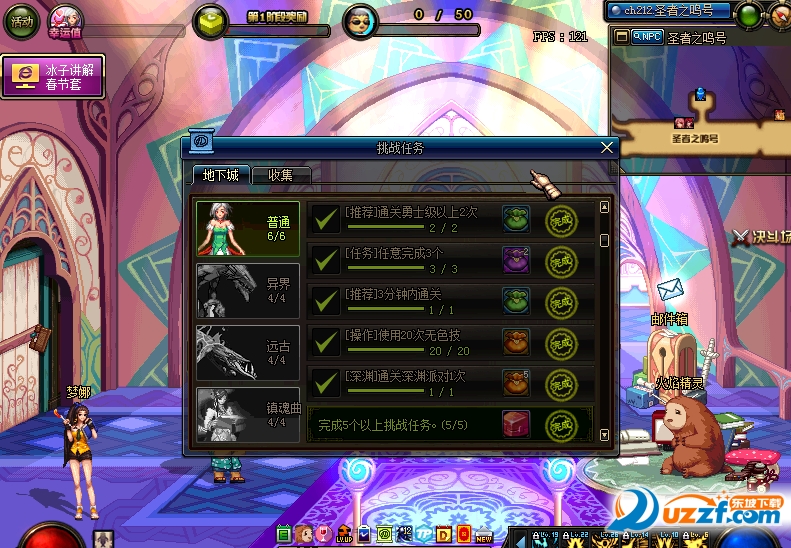Click the task list scroll-down arrow

pos(604,434)
